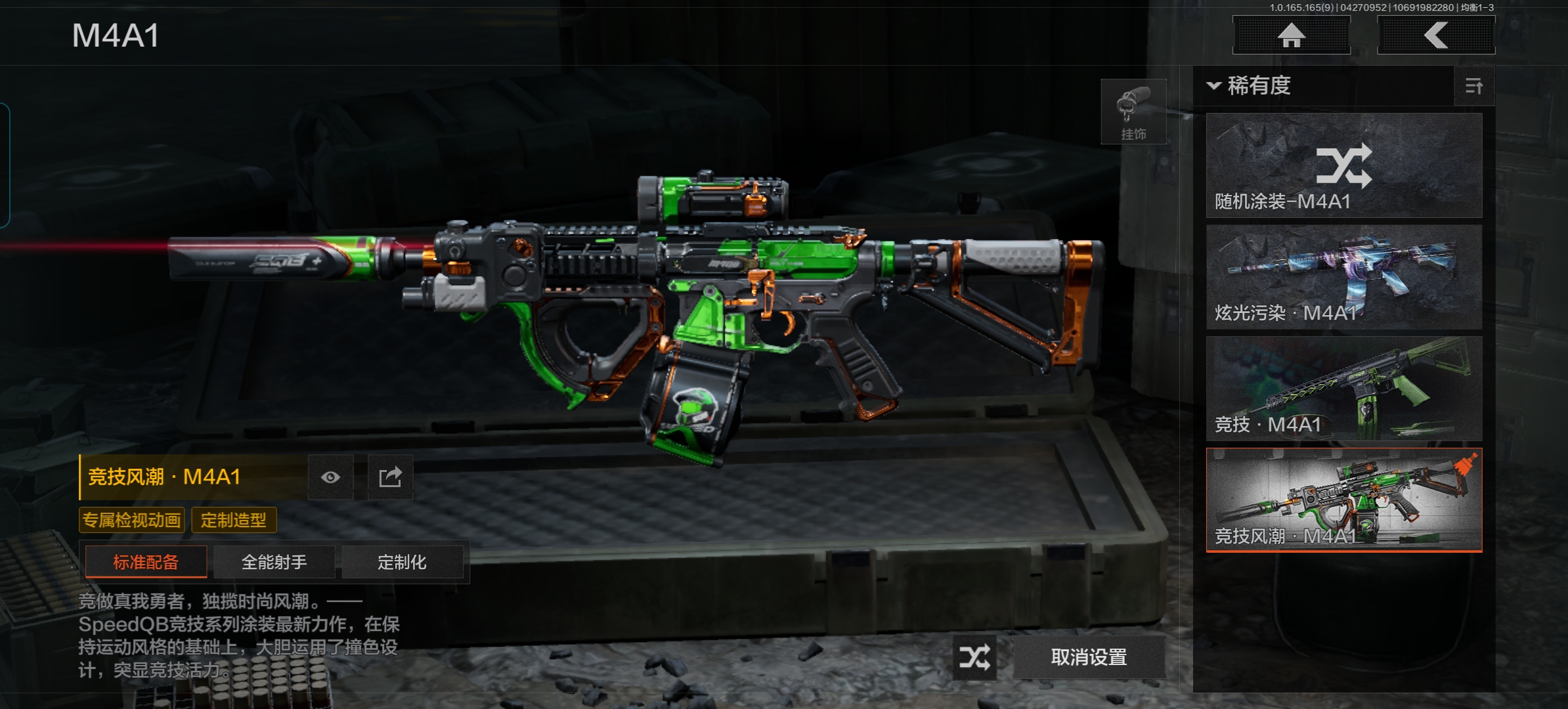Viewport: 1568px width, 709px height.
Task: Click the 专属检视动画 tag
Action: click(132, 521)
